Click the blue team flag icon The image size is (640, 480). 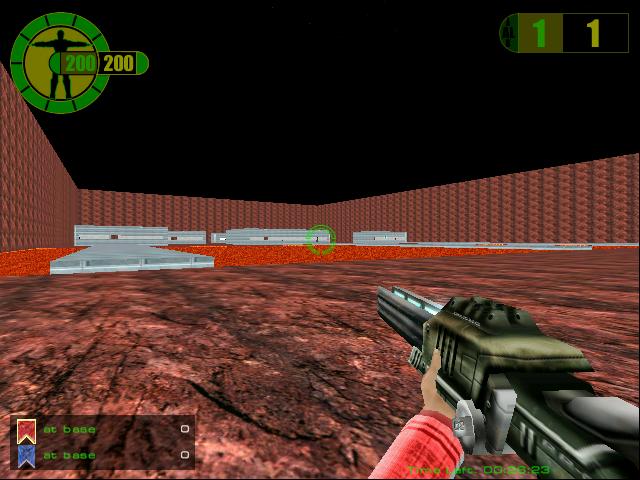point(26,455)
